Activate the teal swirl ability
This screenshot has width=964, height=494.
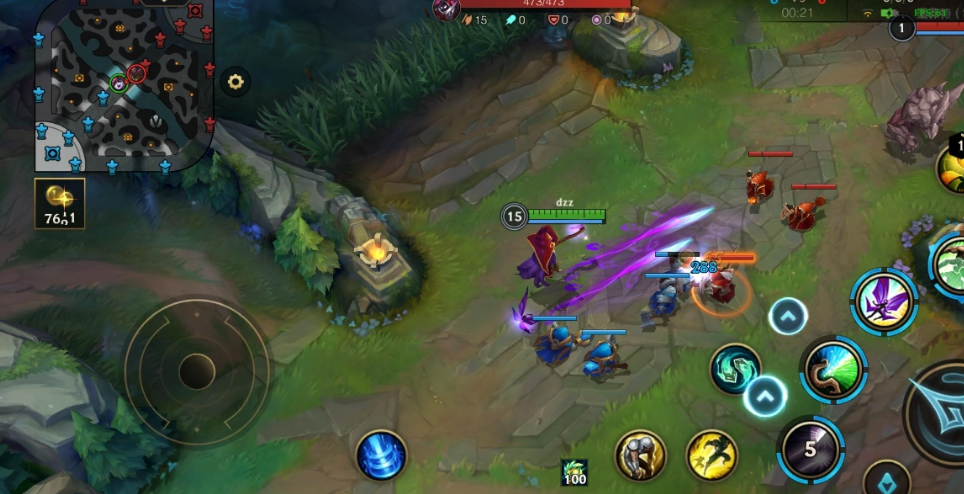coord(735,368)
